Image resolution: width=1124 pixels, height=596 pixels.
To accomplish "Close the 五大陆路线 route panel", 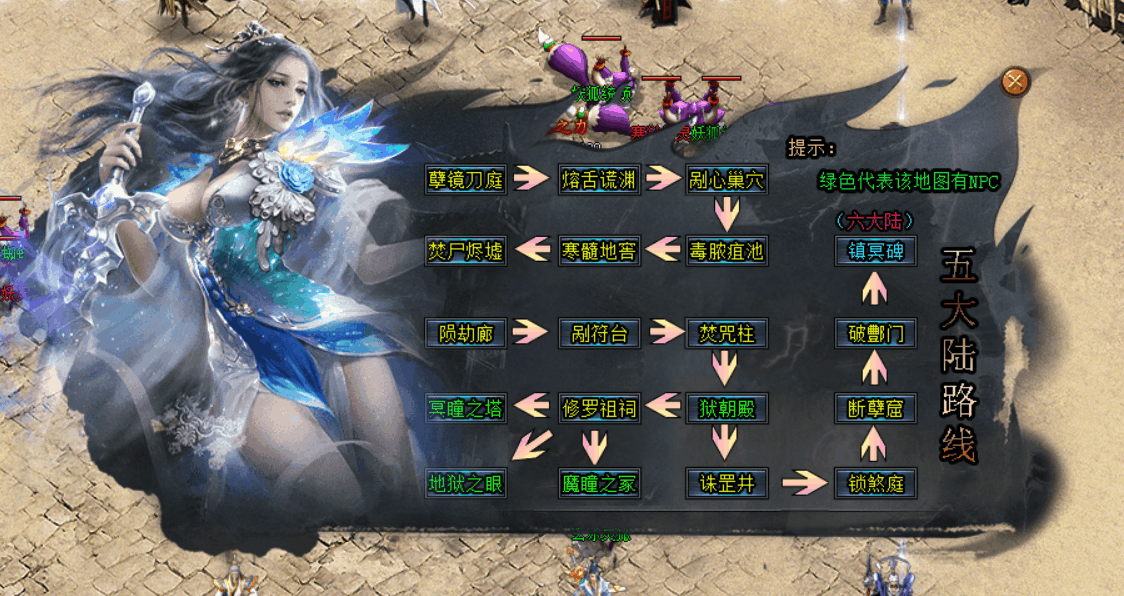I will click(x=1015, y=82).
